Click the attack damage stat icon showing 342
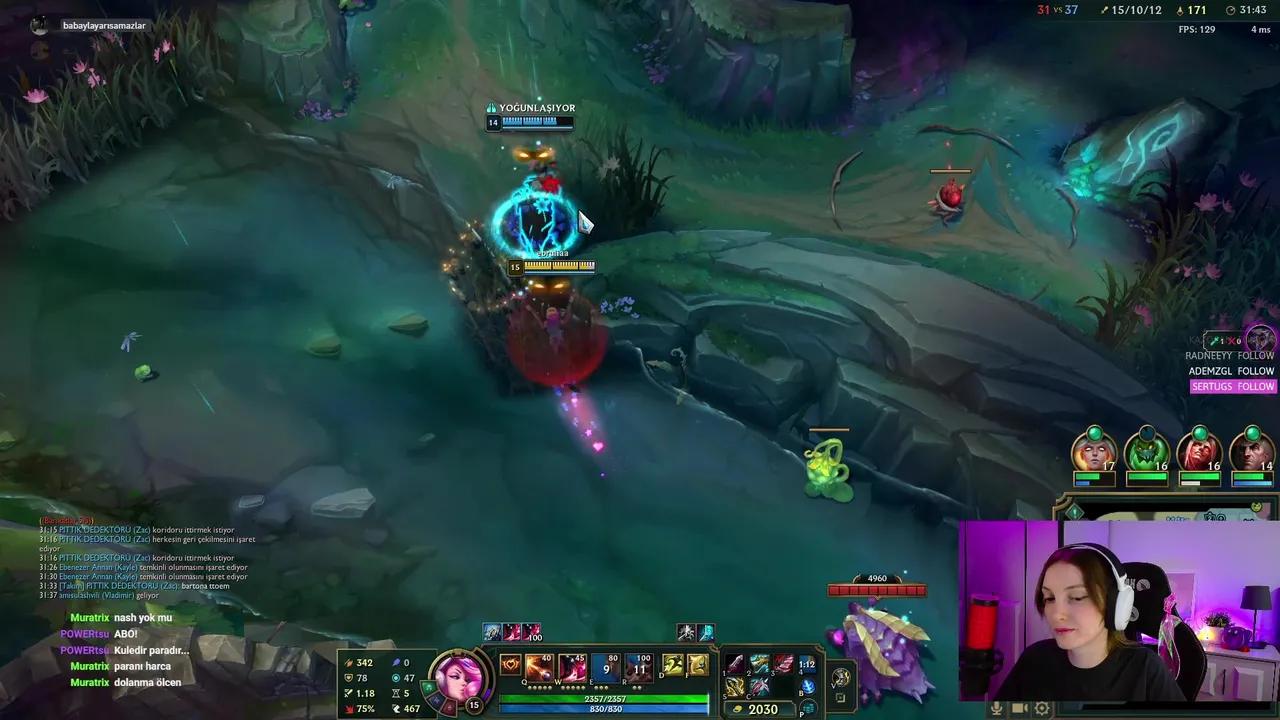This screenshot has width=1280, height=720. pos(349,663)
